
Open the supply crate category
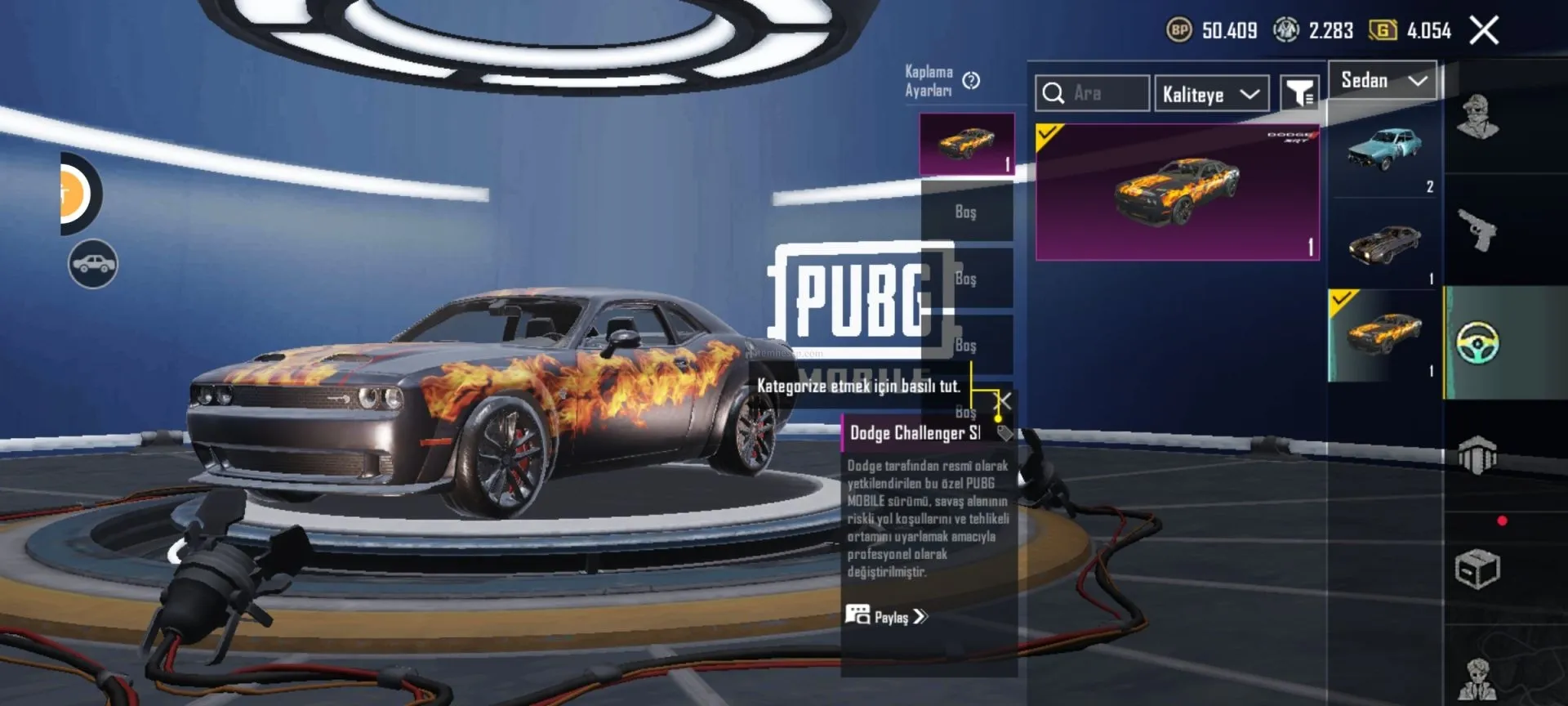[1477, 570]
